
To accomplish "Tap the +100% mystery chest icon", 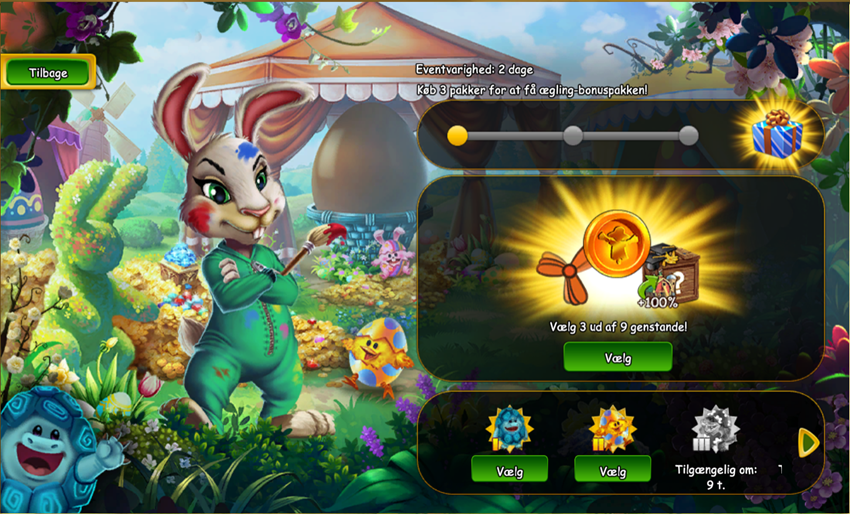I will pos(670,273).
